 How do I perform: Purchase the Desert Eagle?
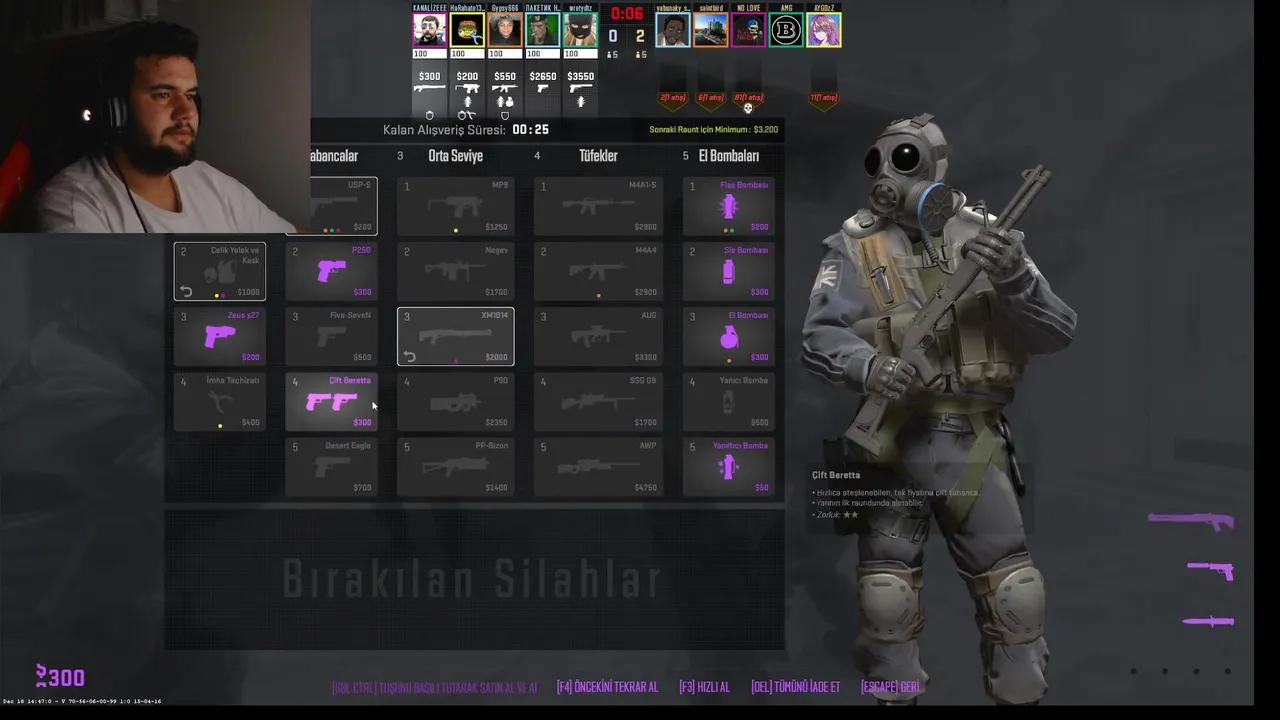pyautogui.click(x=331, y=465)
